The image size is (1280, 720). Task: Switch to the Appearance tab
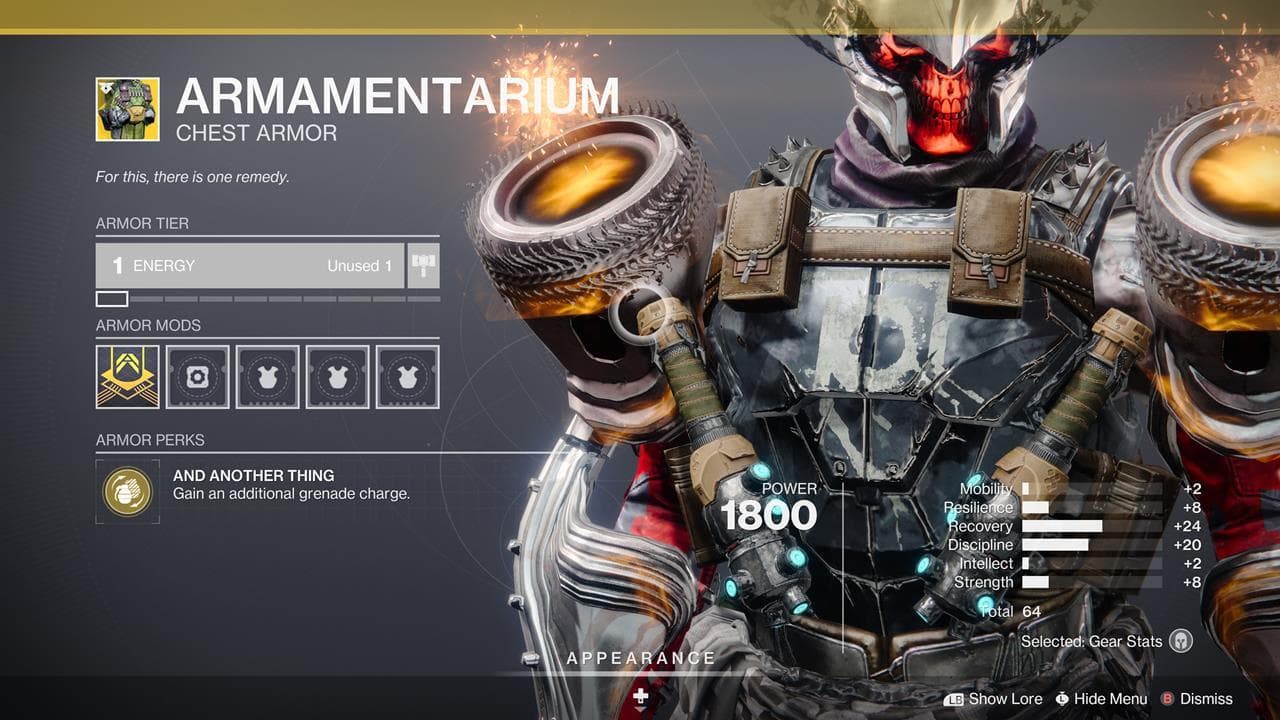(639, 658)
